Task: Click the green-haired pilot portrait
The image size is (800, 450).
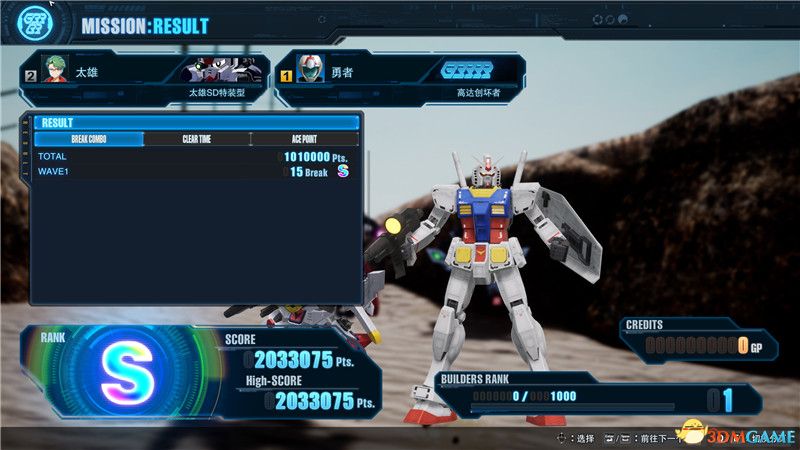Action: click(55, 70)
